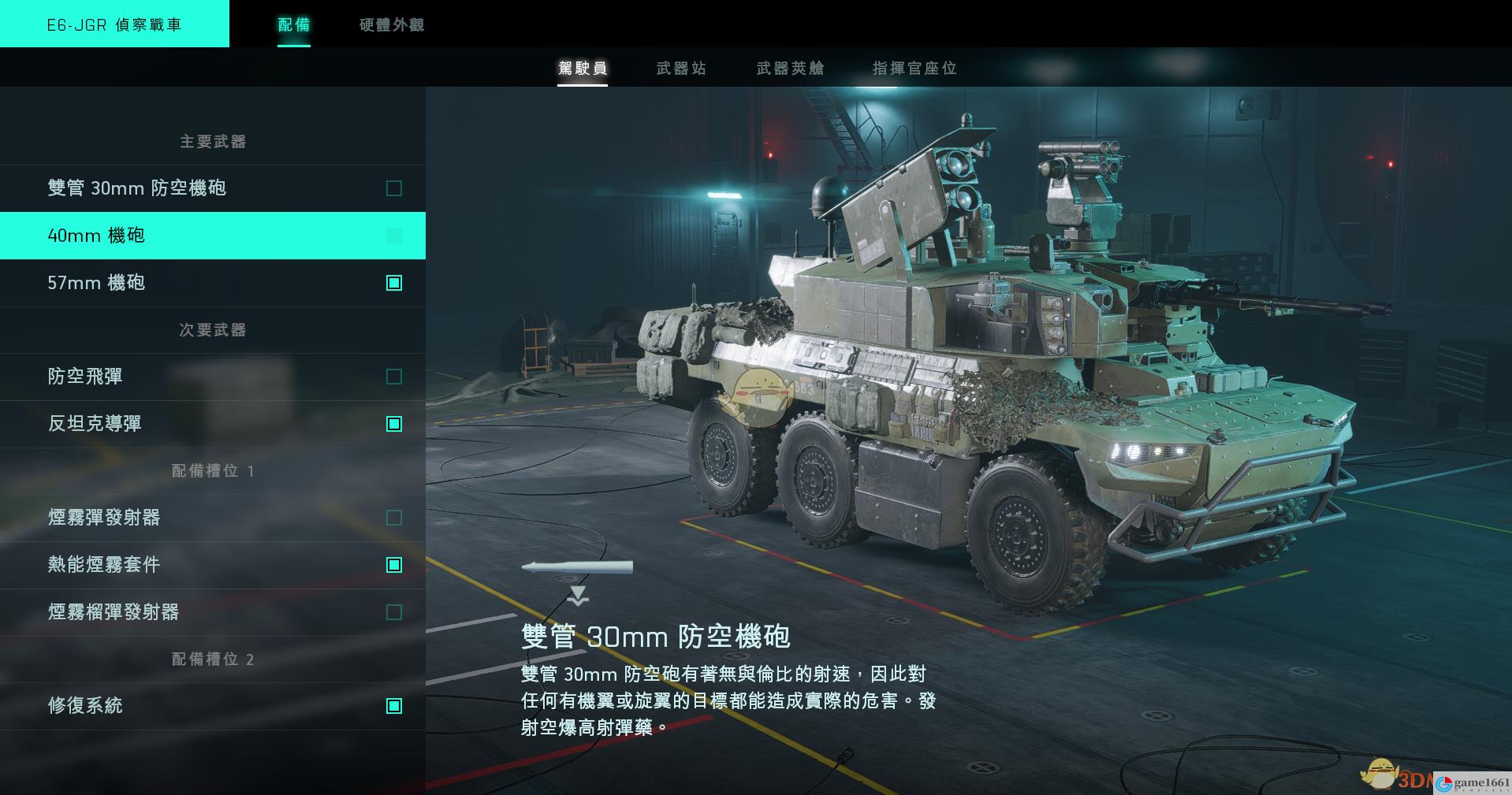Select 修復系統 in equipment slot 2
1512x795 pixels.
coord(213,706)
